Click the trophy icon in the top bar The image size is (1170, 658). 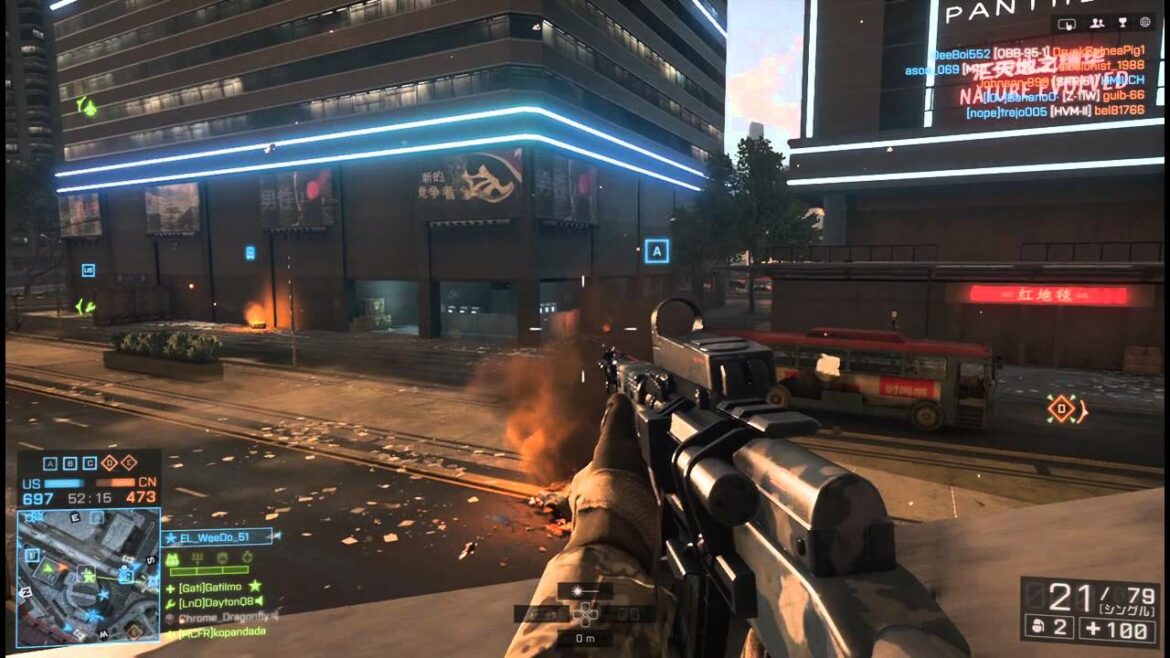(1123, 23)
